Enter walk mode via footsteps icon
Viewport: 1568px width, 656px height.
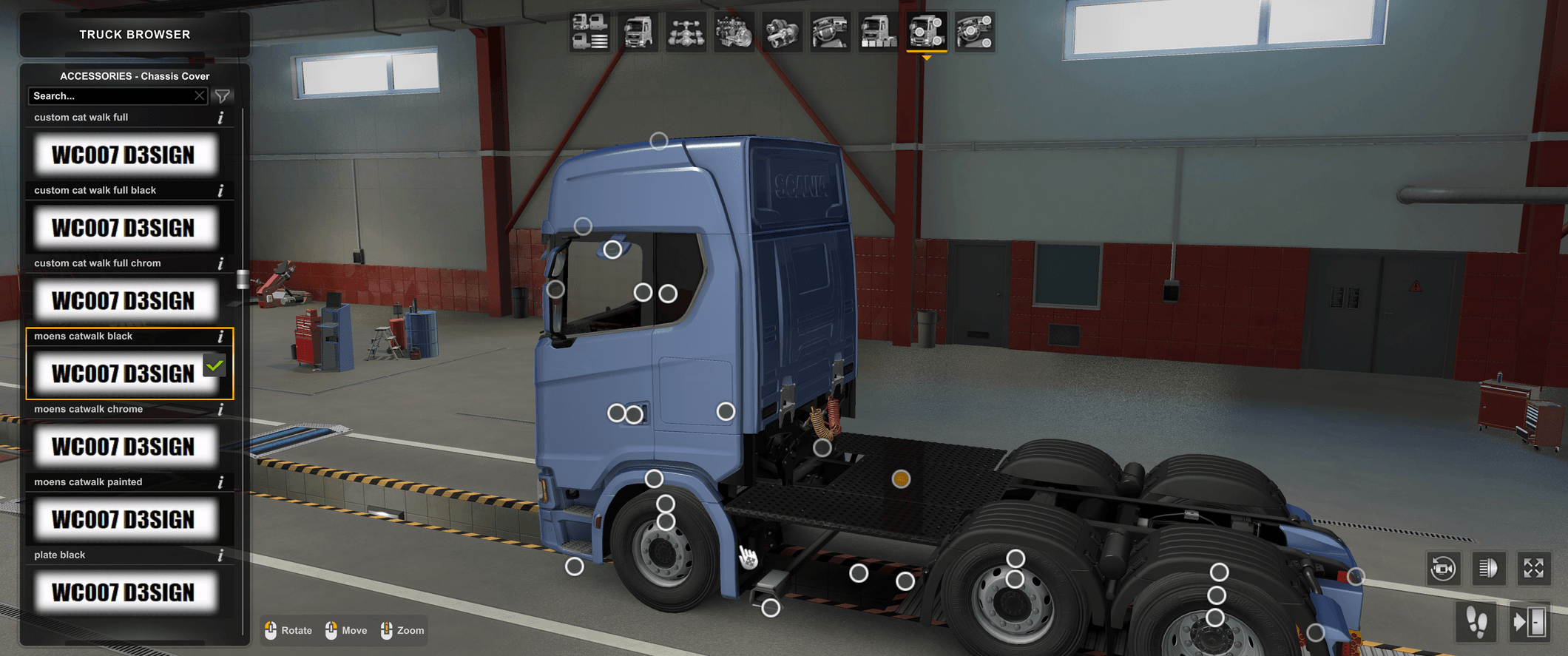pyautogui.click(x=1476, y=623)
